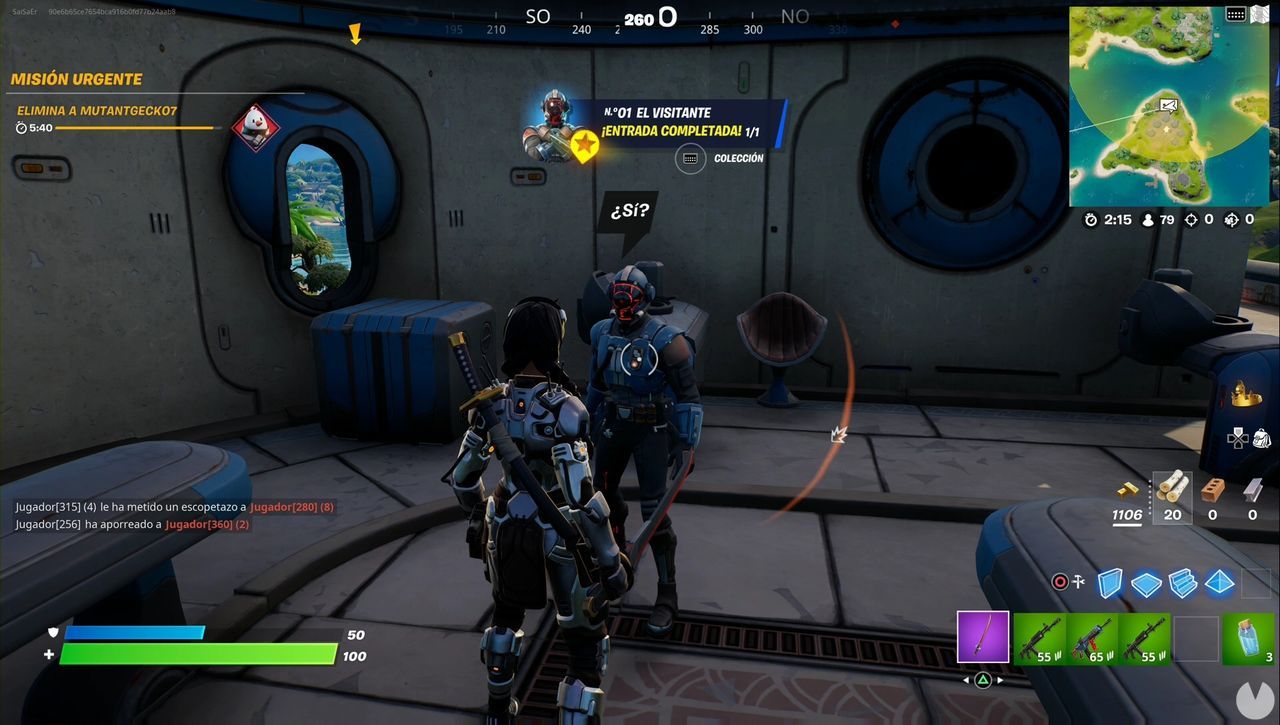1280x725 pixels.
Task: Select the stairs build piece icon
Action: tap(1182, 583)
